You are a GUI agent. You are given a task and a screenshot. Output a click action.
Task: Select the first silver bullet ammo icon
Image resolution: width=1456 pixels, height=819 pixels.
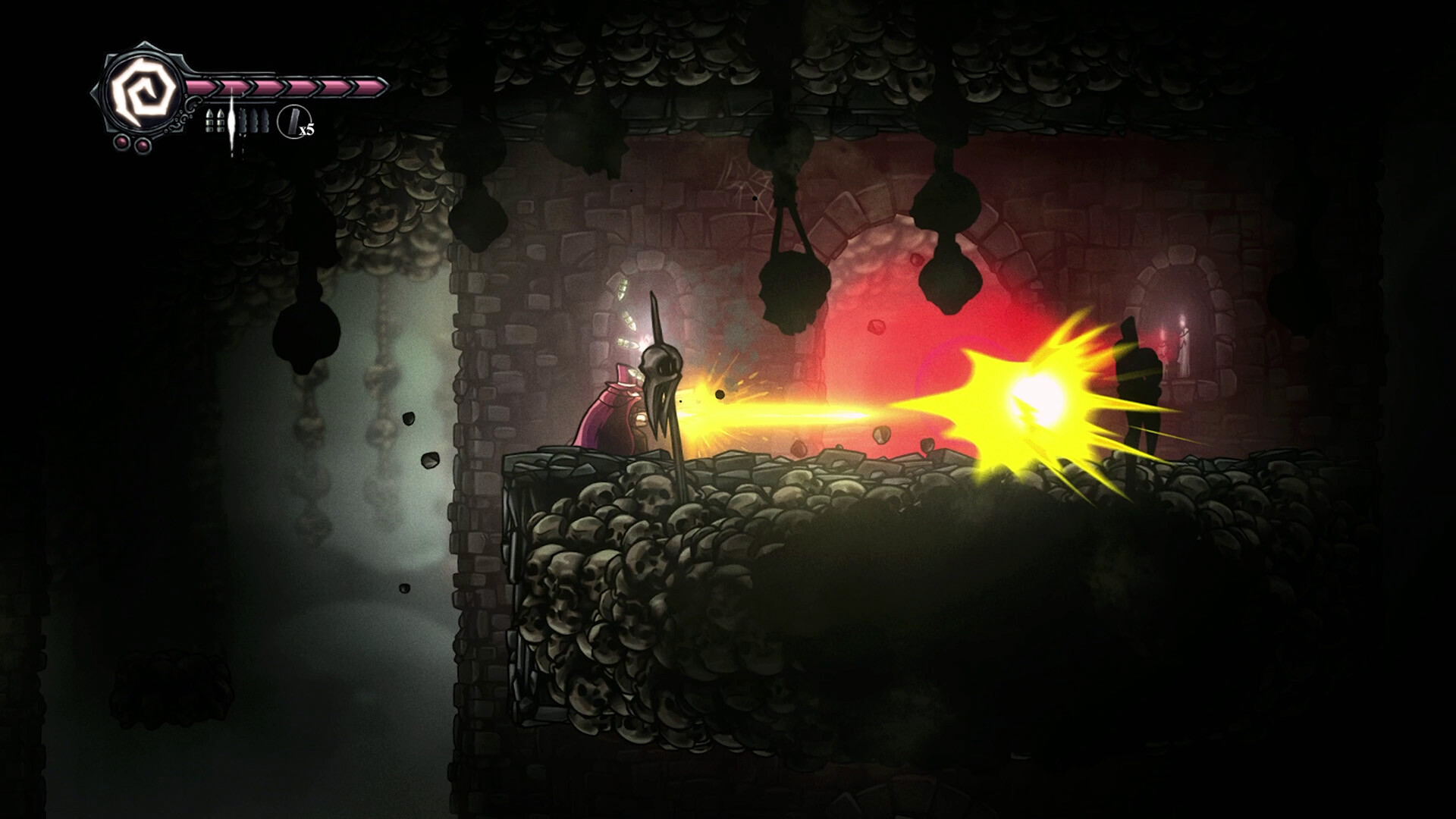click(210, 121)
